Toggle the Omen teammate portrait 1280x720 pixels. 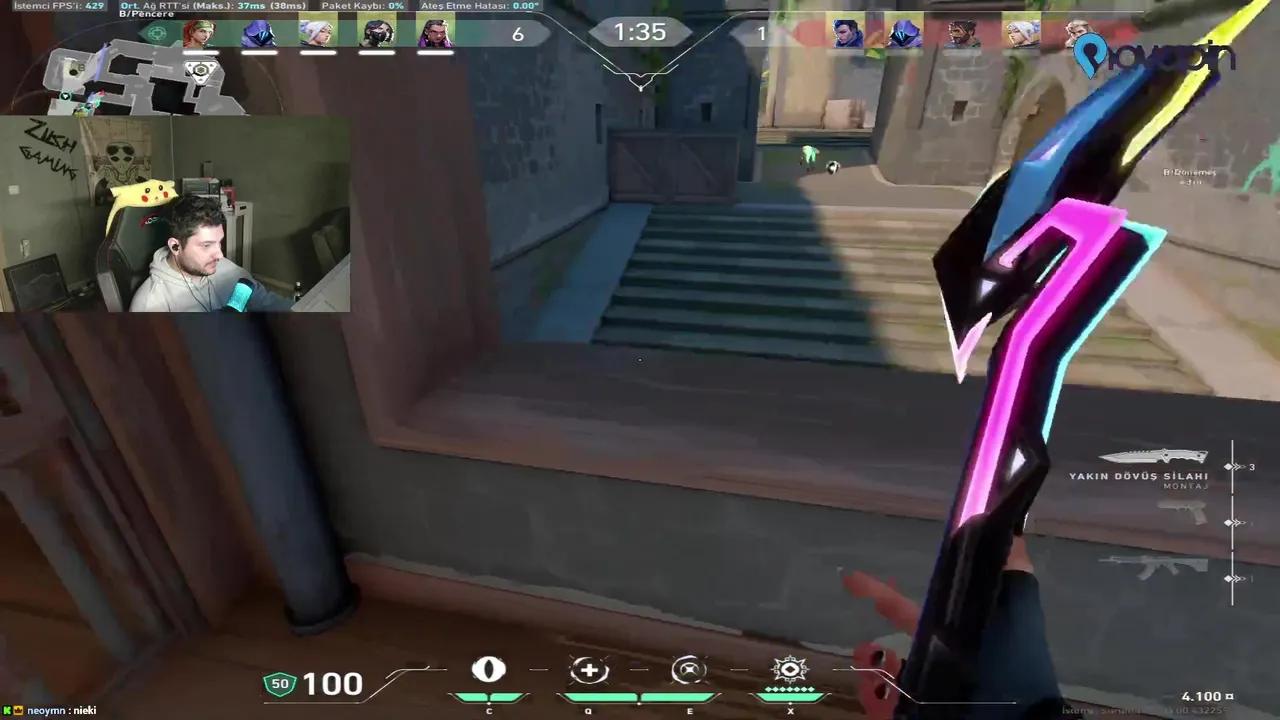(258, 33)
